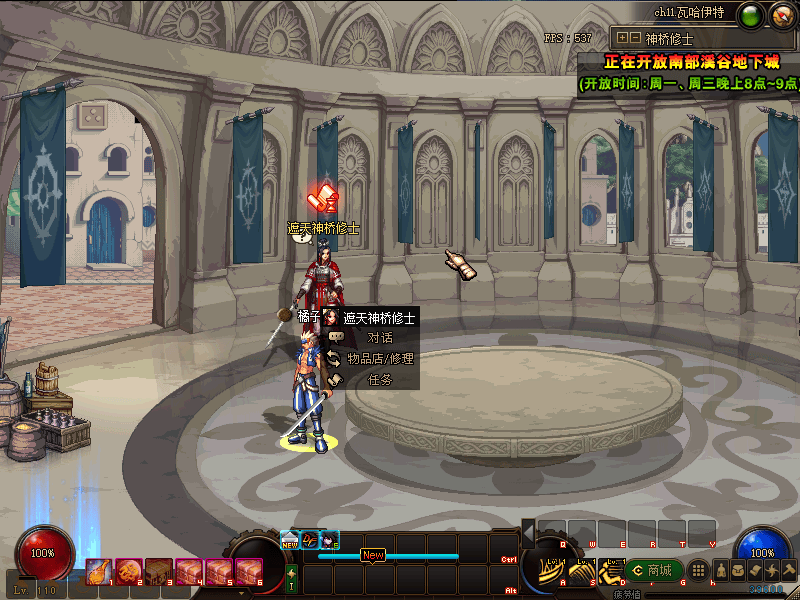Select 任务 from the NPC menu
Image resolution: width=800 pixels, height=600 pixels.
380,379
